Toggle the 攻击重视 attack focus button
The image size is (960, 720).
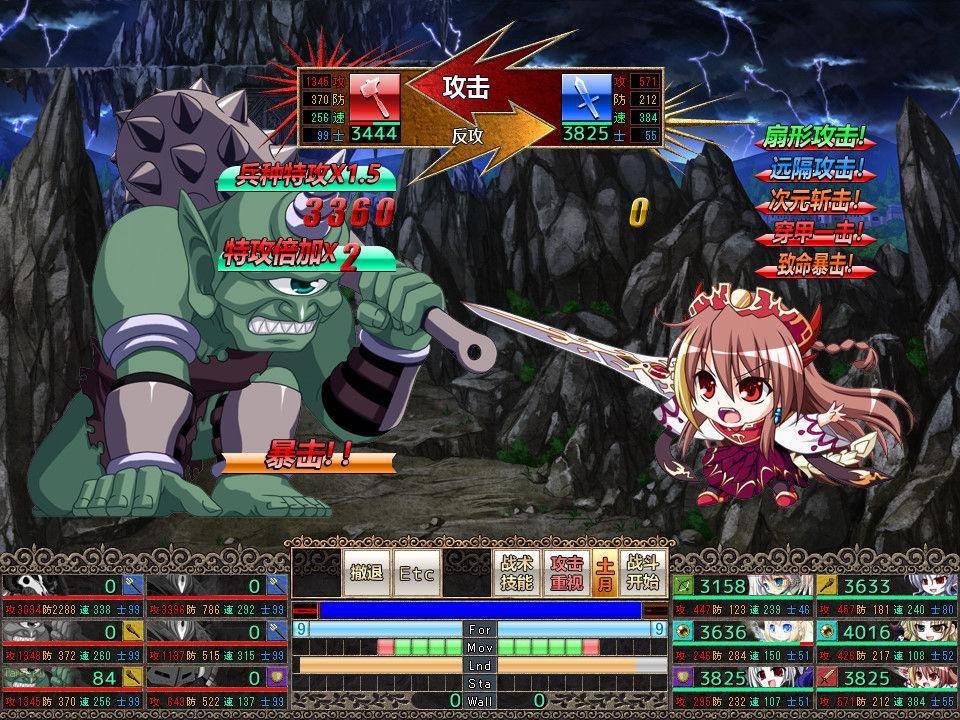[567, 573]
